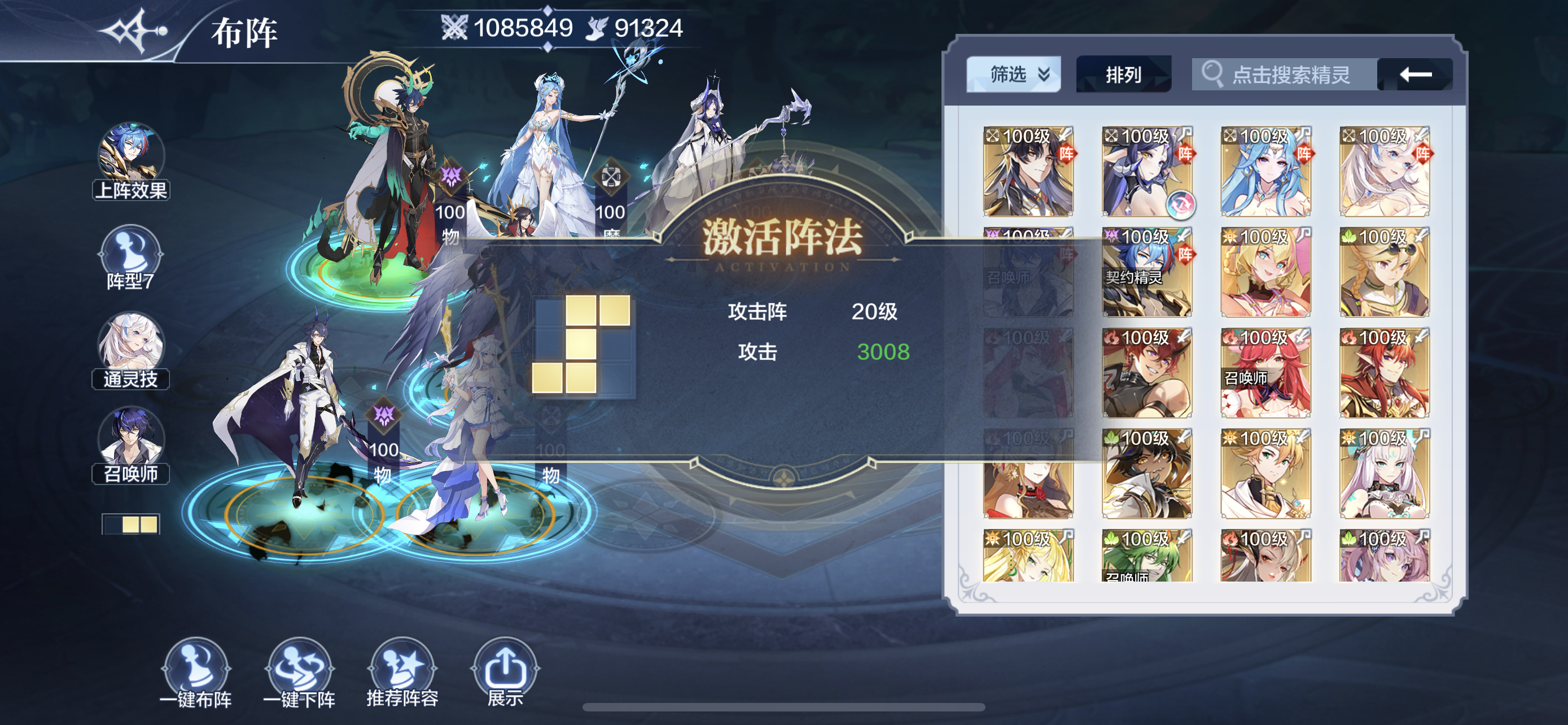Image resolution: width=1568 pixels, height=725 pixels.
Task: Select the pink-haired 召唤师 fire spirit card
Action: tap(1265, 373)
